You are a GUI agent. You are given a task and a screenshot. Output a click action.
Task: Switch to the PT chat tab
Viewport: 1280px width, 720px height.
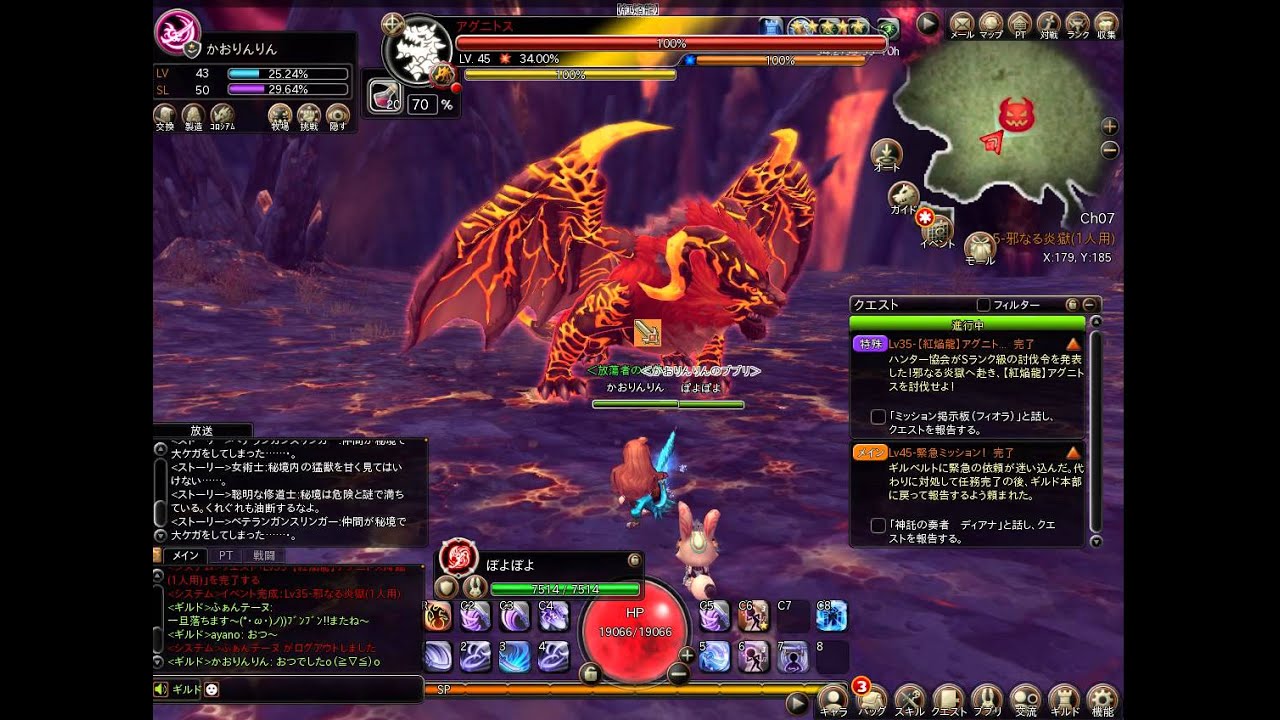pyautogui.click(x=226, y=555)
